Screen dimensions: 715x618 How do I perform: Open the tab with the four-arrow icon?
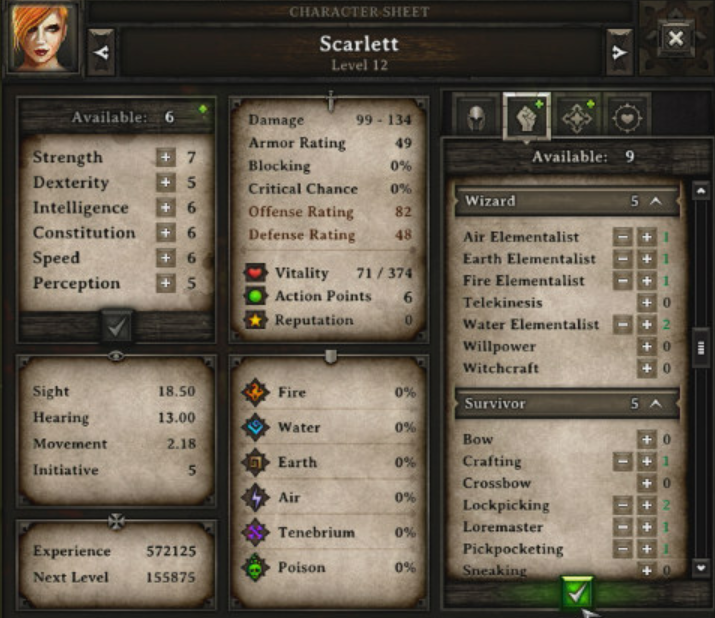(x=577, y=117)
